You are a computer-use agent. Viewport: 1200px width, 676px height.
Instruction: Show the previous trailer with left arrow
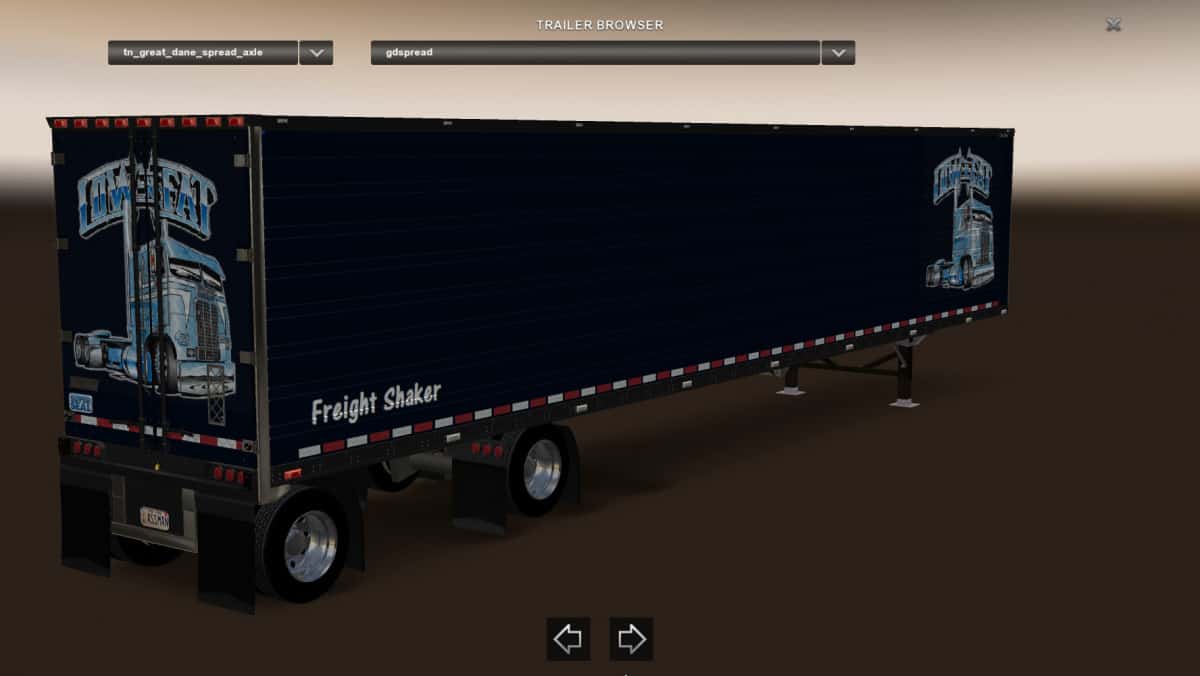[x=568, y=639]
